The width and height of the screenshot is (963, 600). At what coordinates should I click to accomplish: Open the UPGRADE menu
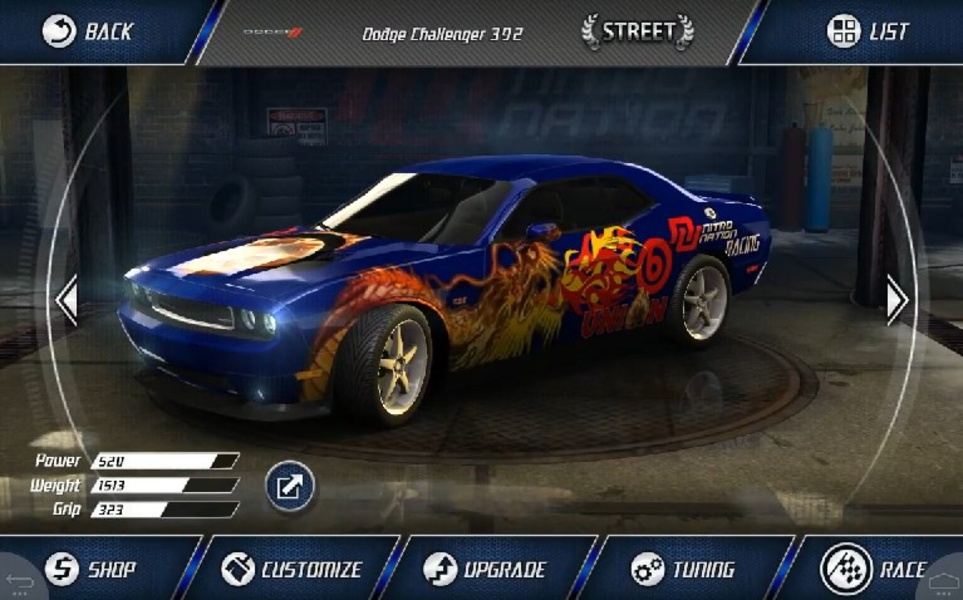tap(485, 570)
